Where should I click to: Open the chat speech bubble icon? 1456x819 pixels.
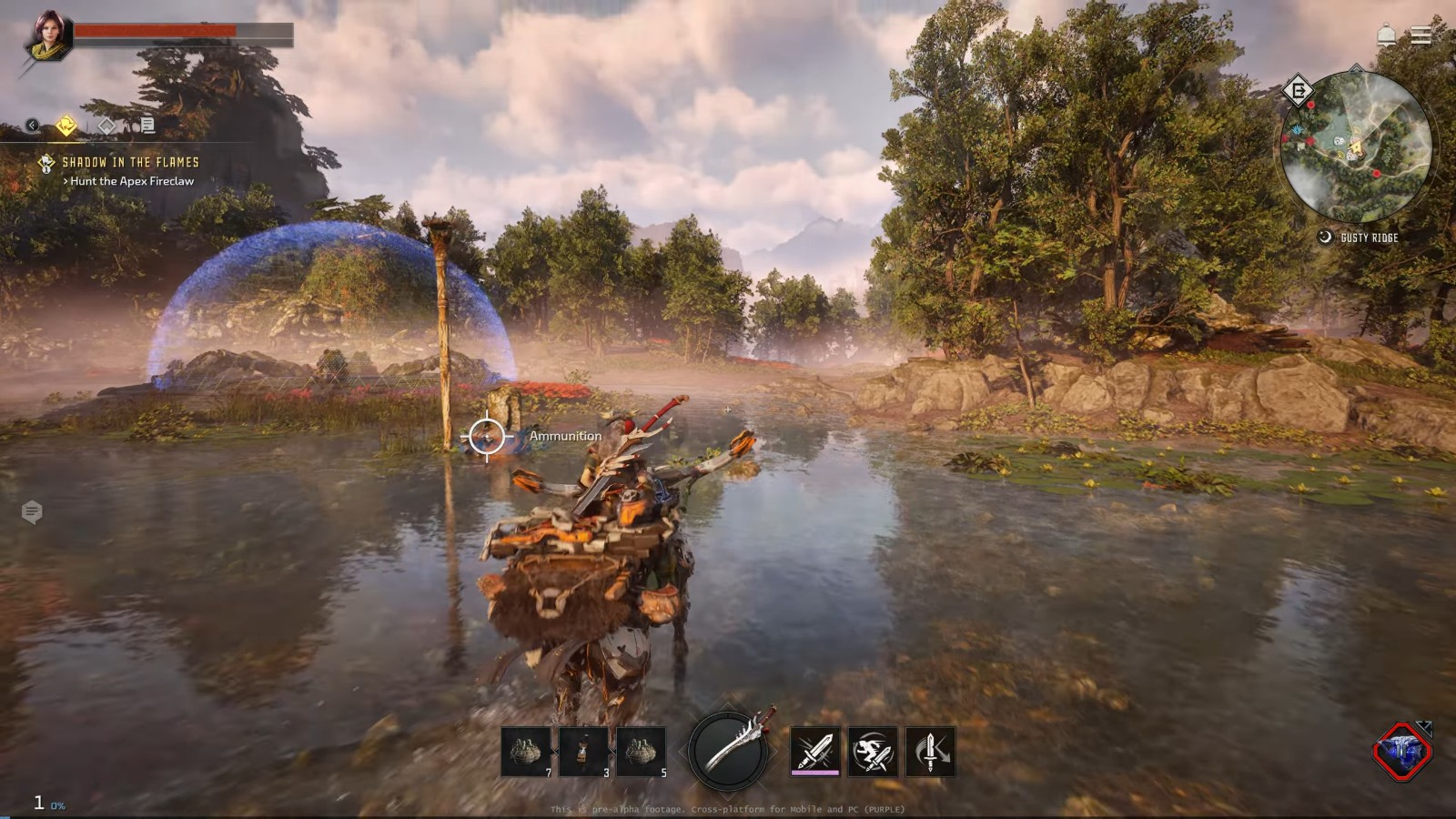click(32, 512)
